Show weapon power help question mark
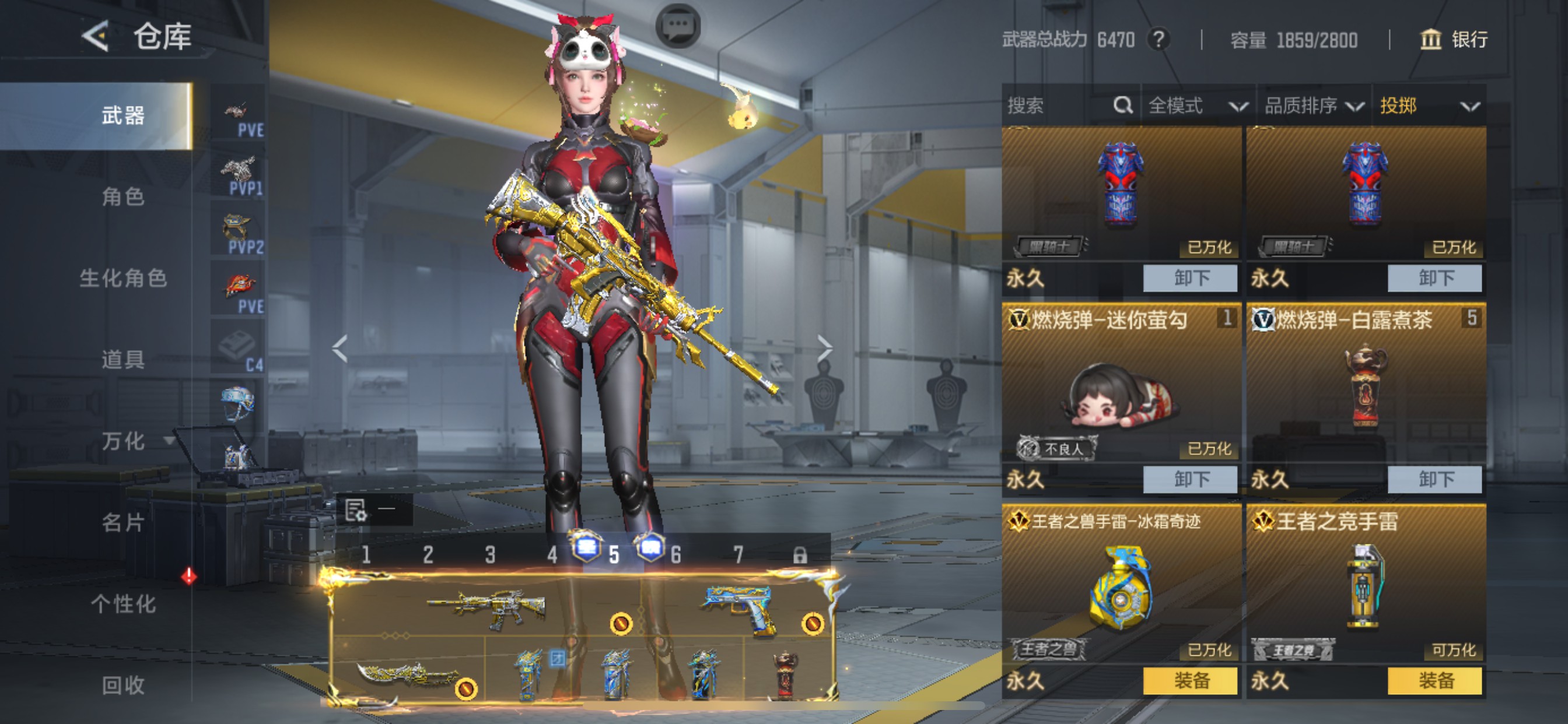1568x724 pixels. [1159, 40]
